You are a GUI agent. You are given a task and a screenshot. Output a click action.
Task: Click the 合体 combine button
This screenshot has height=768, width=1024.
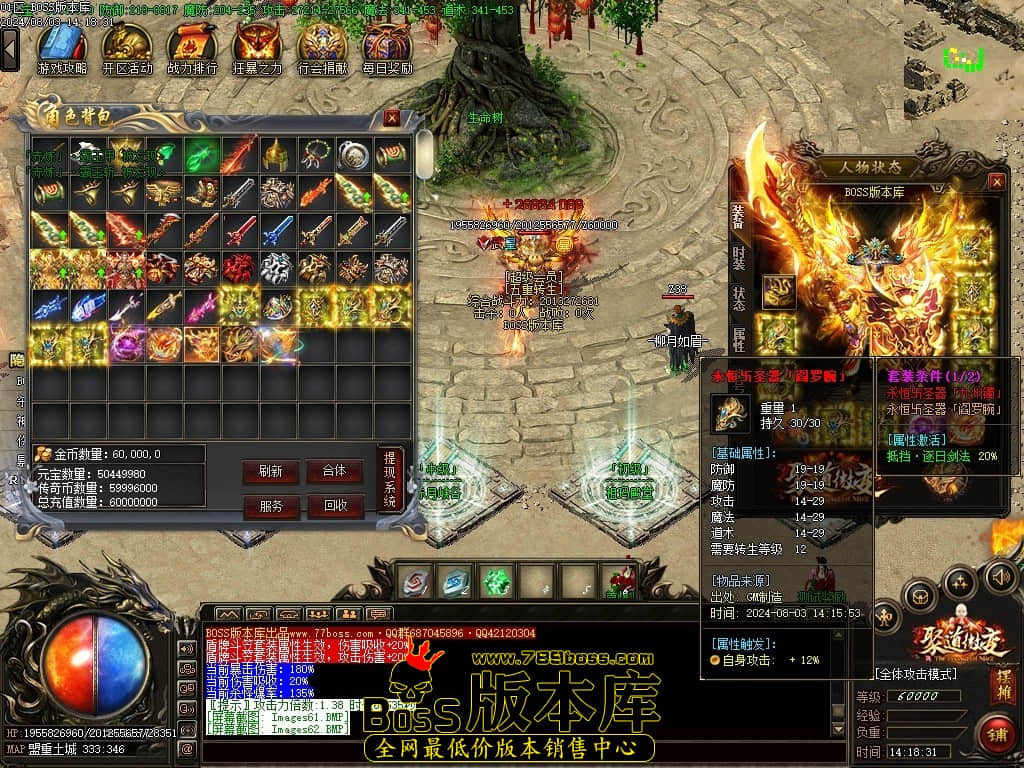pyautogui.click(x=334, y=471)
